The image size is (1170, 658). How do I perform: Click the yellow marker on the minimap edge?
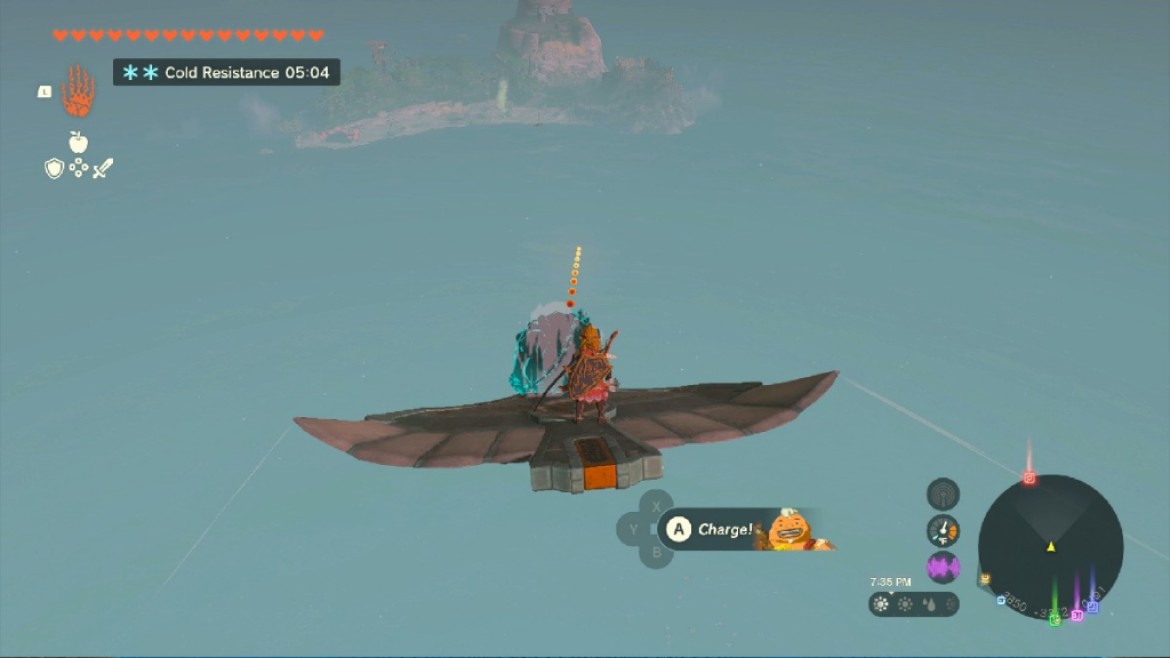tap(985, 579)
